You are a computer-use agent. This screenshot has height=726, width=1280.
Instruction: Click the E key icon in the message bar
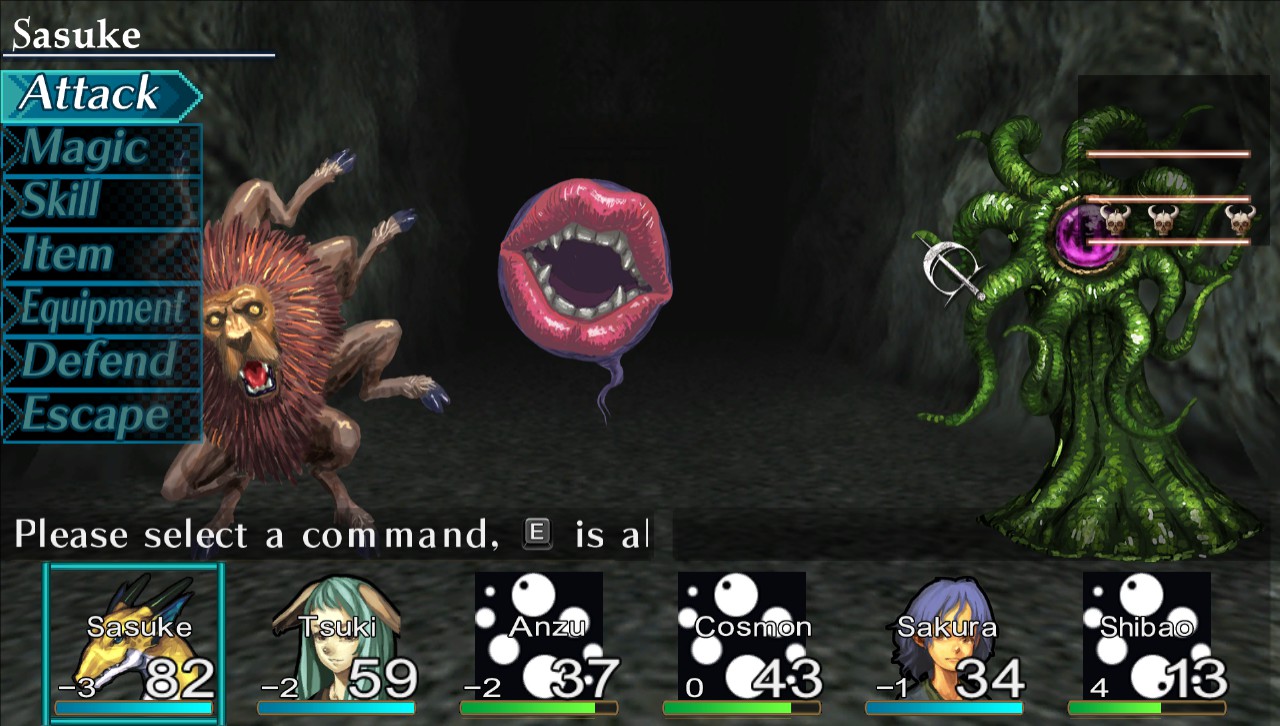pos(538,535)
